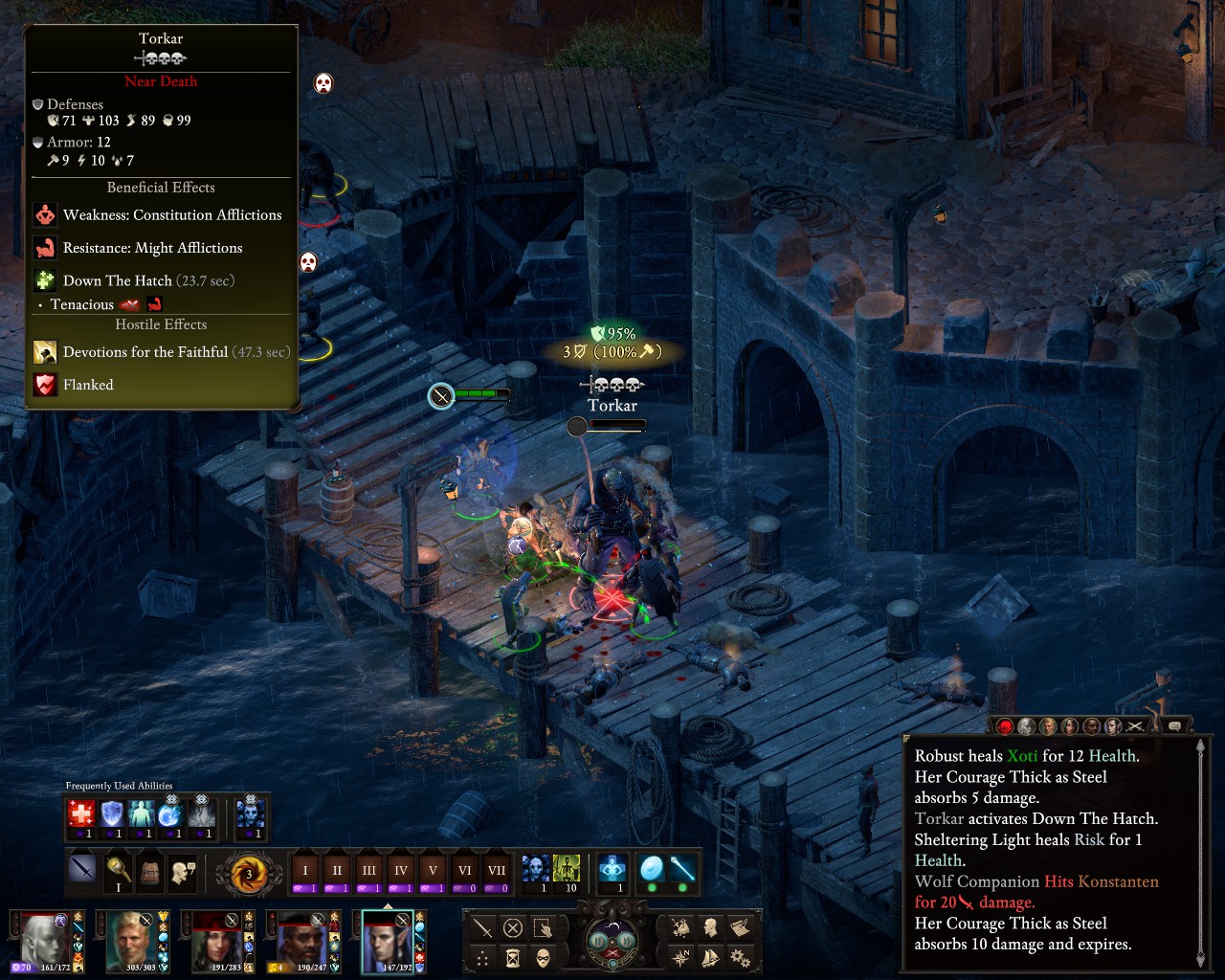Use the yellow skeleton ability icon
Viewport: 1225px width, 980px height.
coord(567,869)
